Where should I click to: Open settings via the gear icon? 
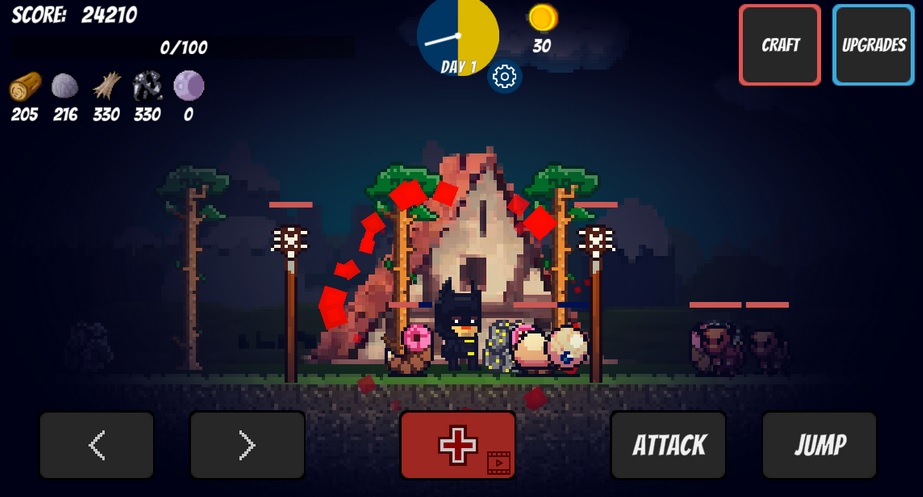pyautogui.click(x=504, y=77)
